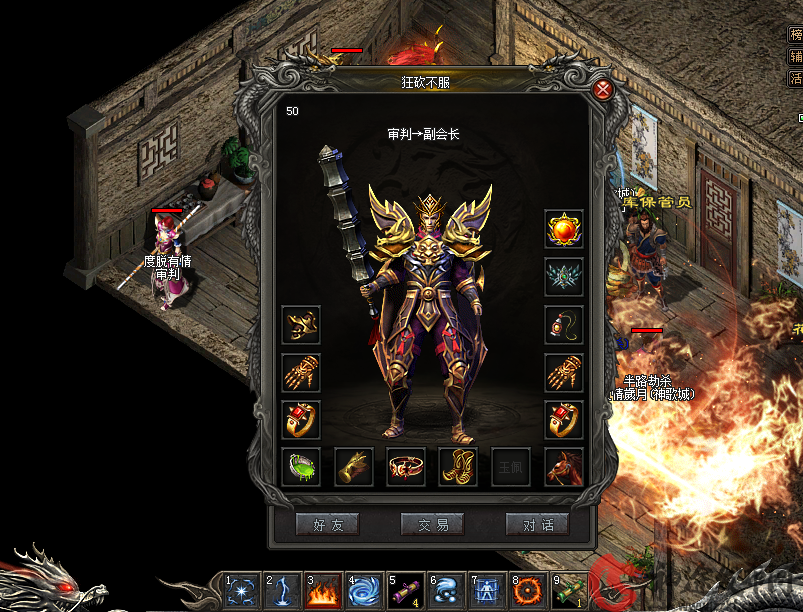Screen dimensions: 803x612
Task: Use the purple scroll in hotbar slot 5
Action: 404,591
